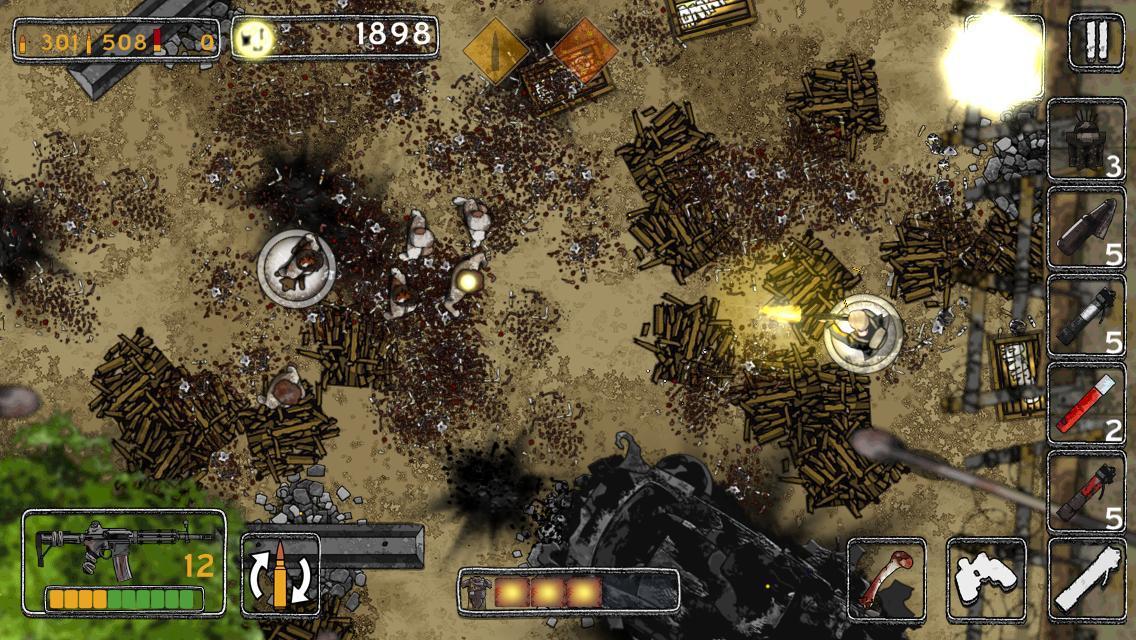1136x640 pixels.
Task: Reload ammo with the bullet button
Action: point(280,573)
